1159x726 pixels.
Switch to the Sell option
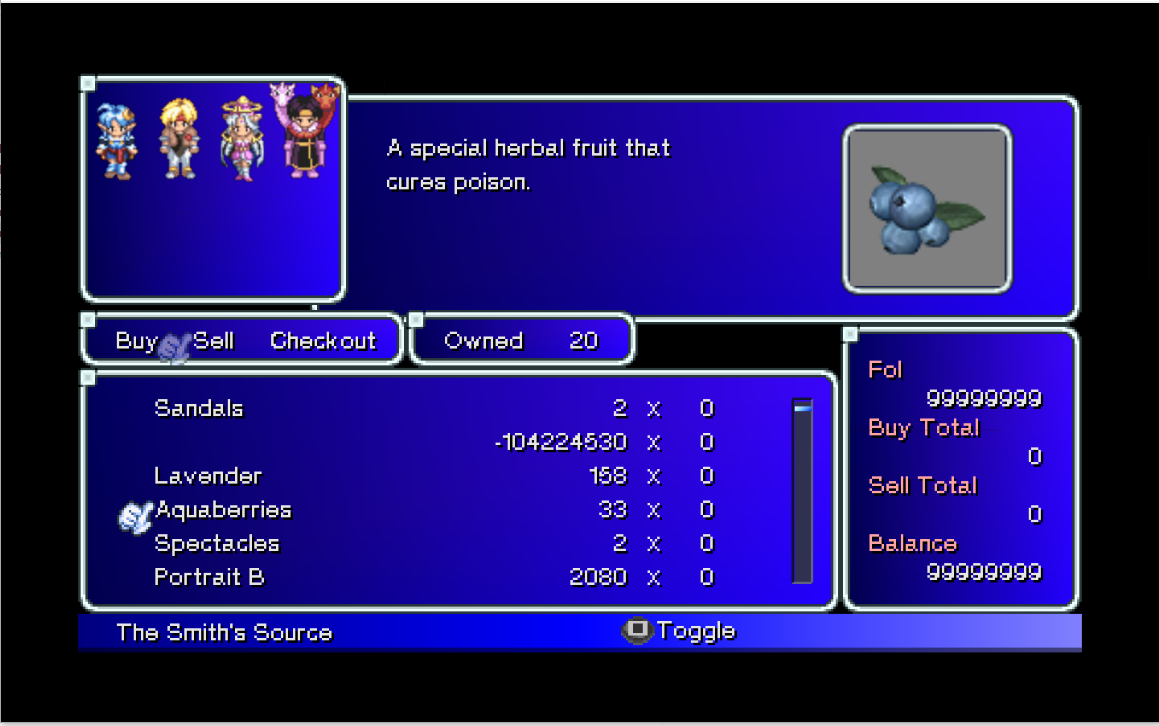pyautogui.click(x=214, y=341)
